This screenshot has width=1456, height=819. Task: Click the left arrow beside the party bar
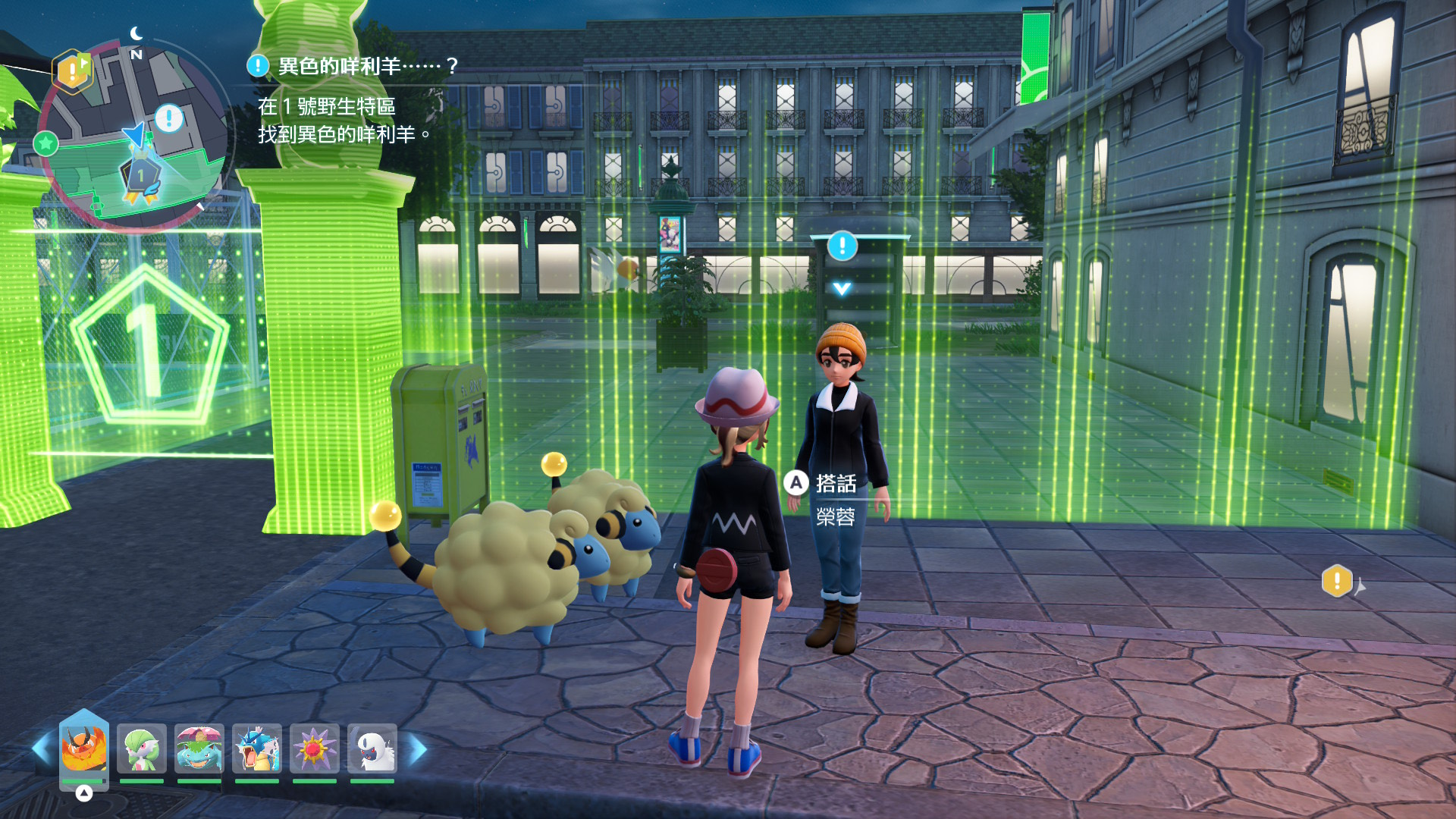tap(41, 749)
